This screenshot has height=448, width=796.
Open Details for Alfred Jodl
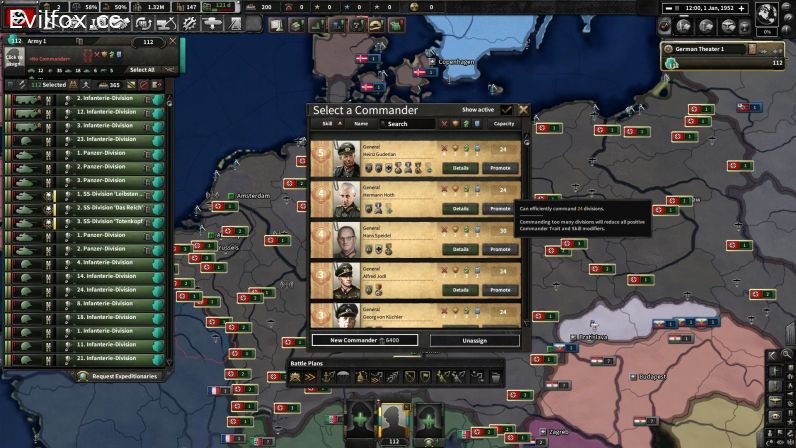pos(460,290)
